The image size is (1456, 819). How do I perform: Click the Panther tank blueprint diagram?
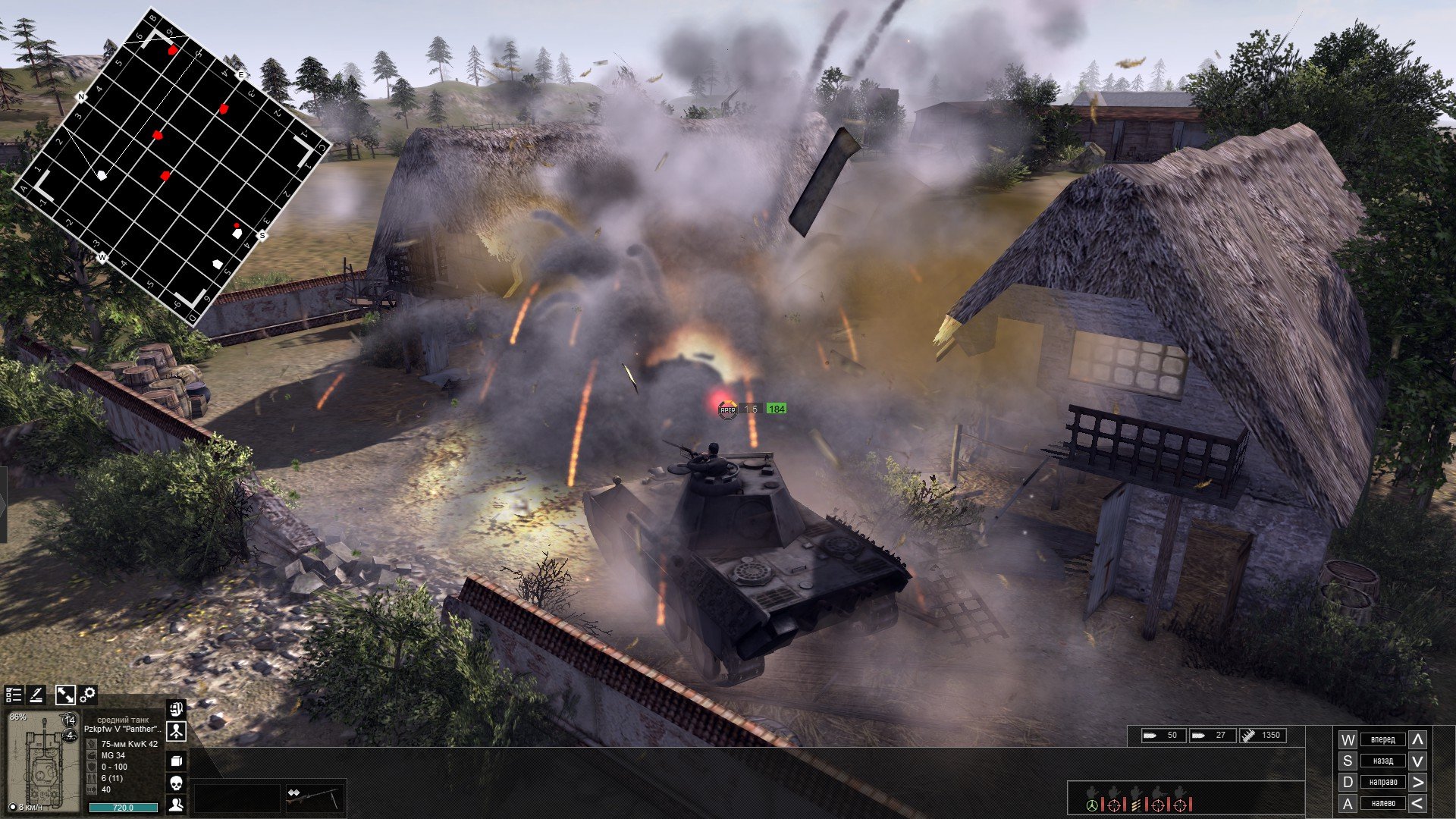43,762
